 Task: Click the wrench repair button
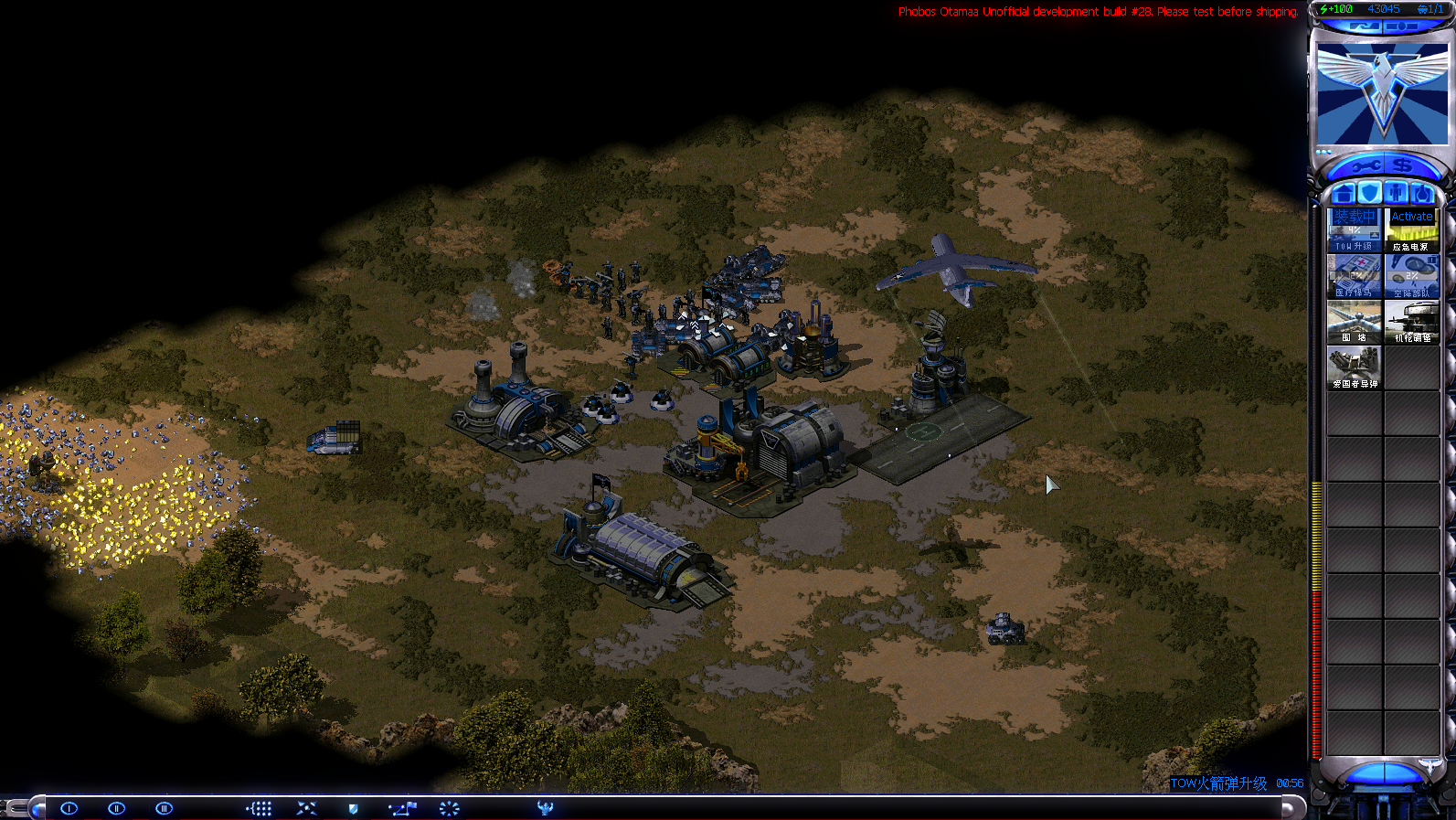coord(1366,165)
